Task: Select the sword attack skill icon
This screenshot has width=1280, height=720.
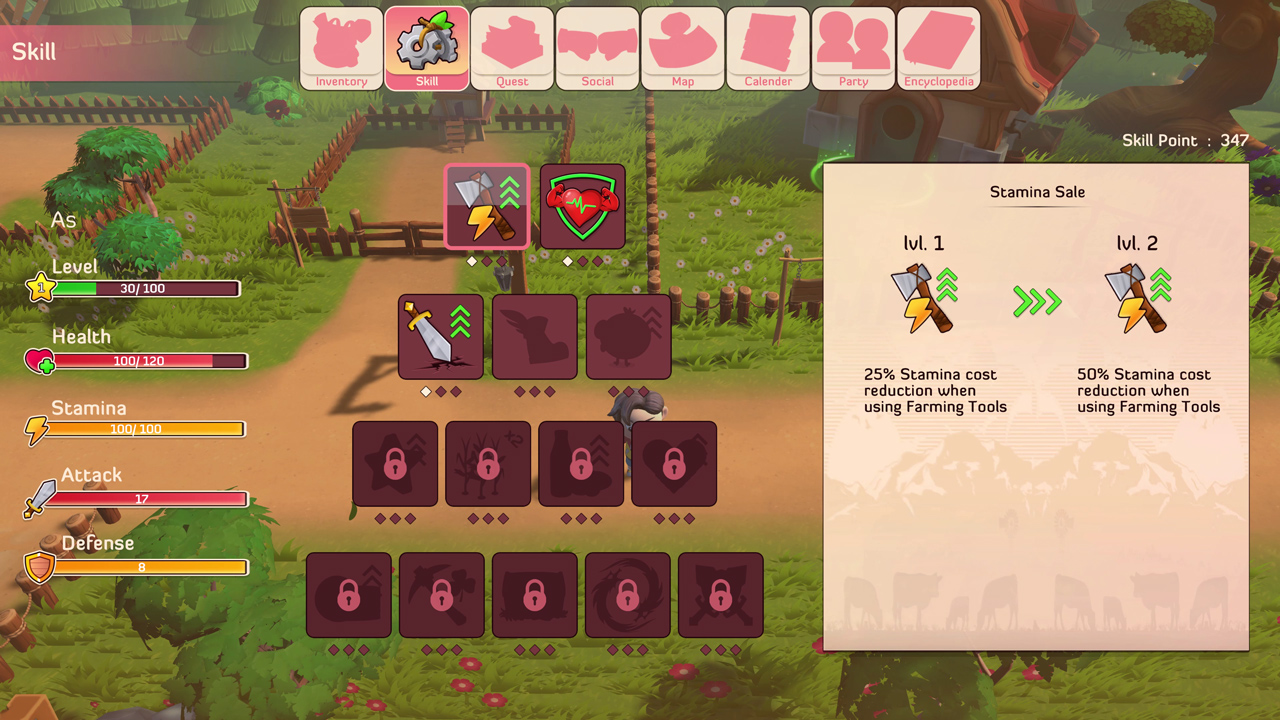Action: coord(440,336)
